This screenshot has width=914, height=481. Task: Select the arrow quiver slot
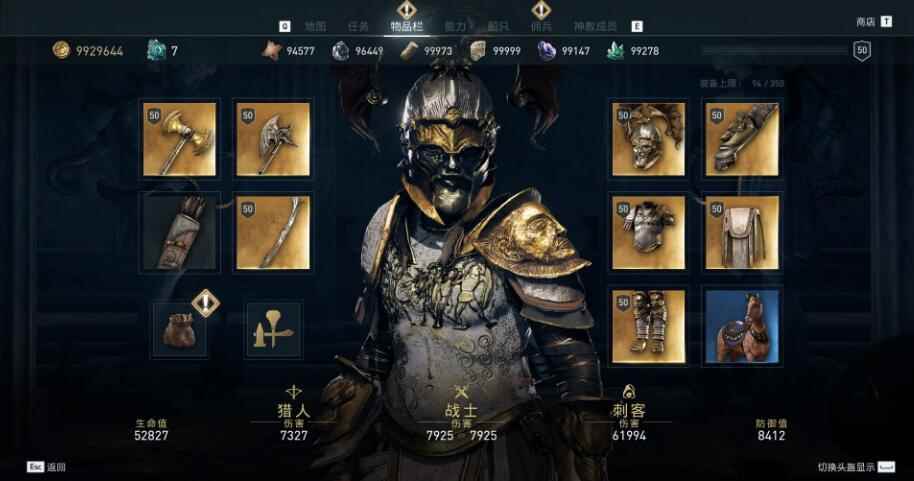tap(179, 232)
